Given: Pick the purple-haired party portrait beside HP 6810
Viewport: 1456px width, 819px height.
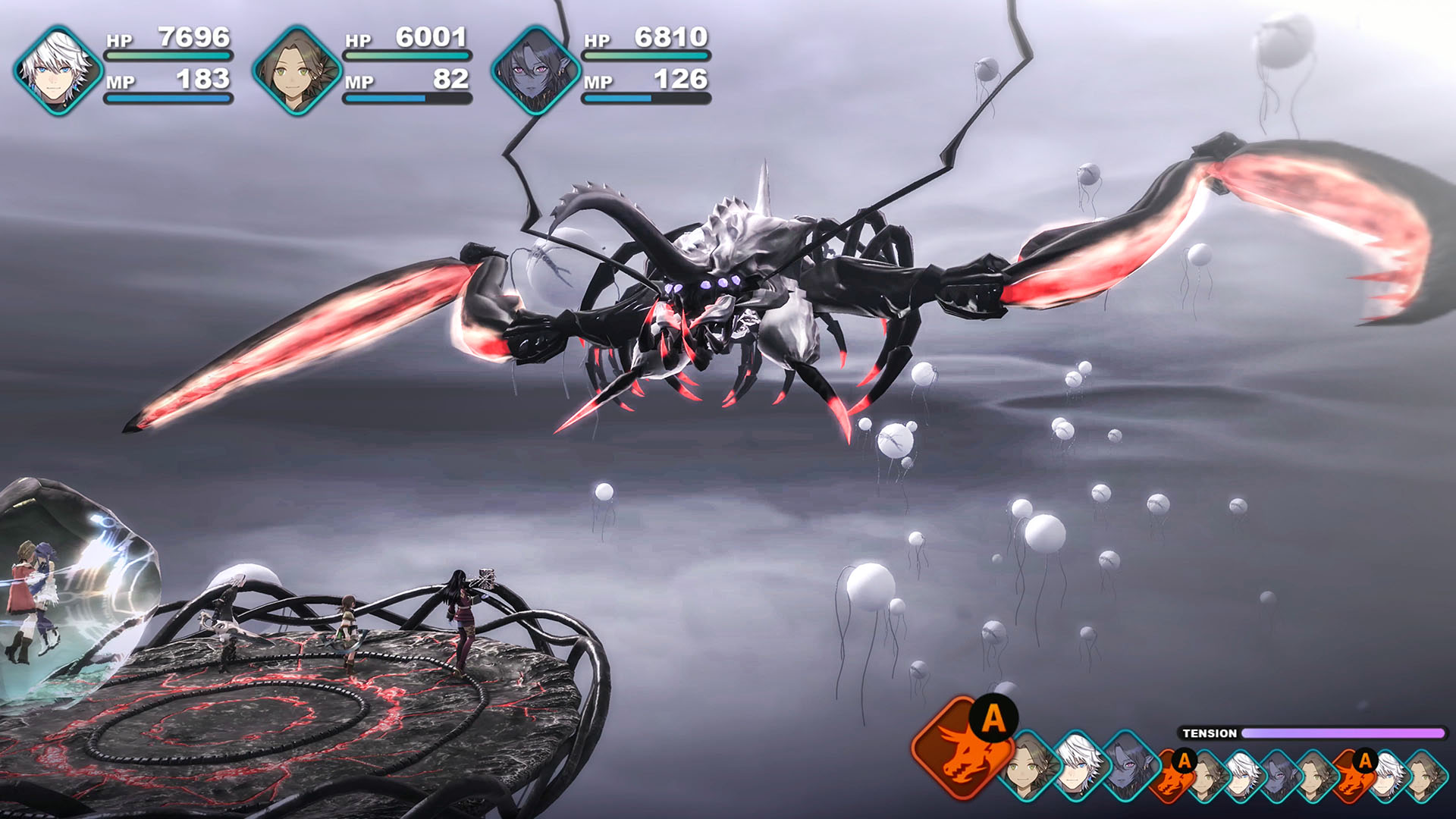Looking at the screenshot, I should (535, 71).
